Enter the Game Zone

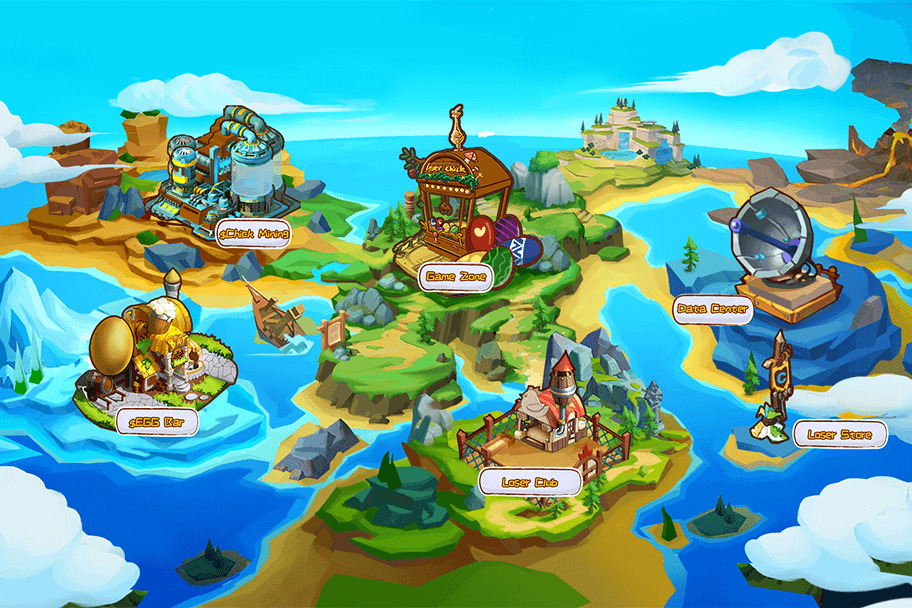(455, 276)
